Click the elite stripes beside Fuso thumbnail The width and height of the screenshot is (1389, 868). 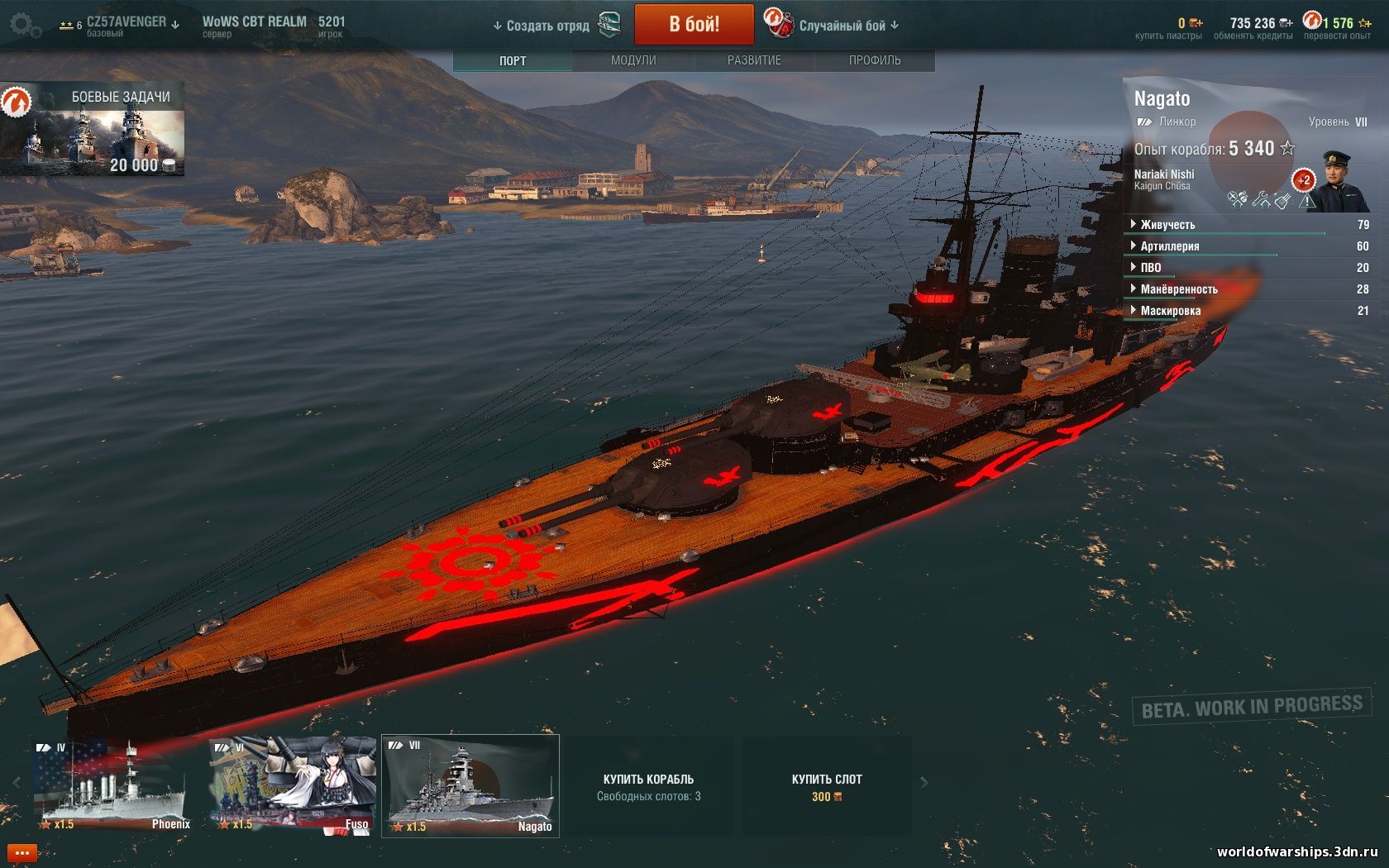coord(222,747)
